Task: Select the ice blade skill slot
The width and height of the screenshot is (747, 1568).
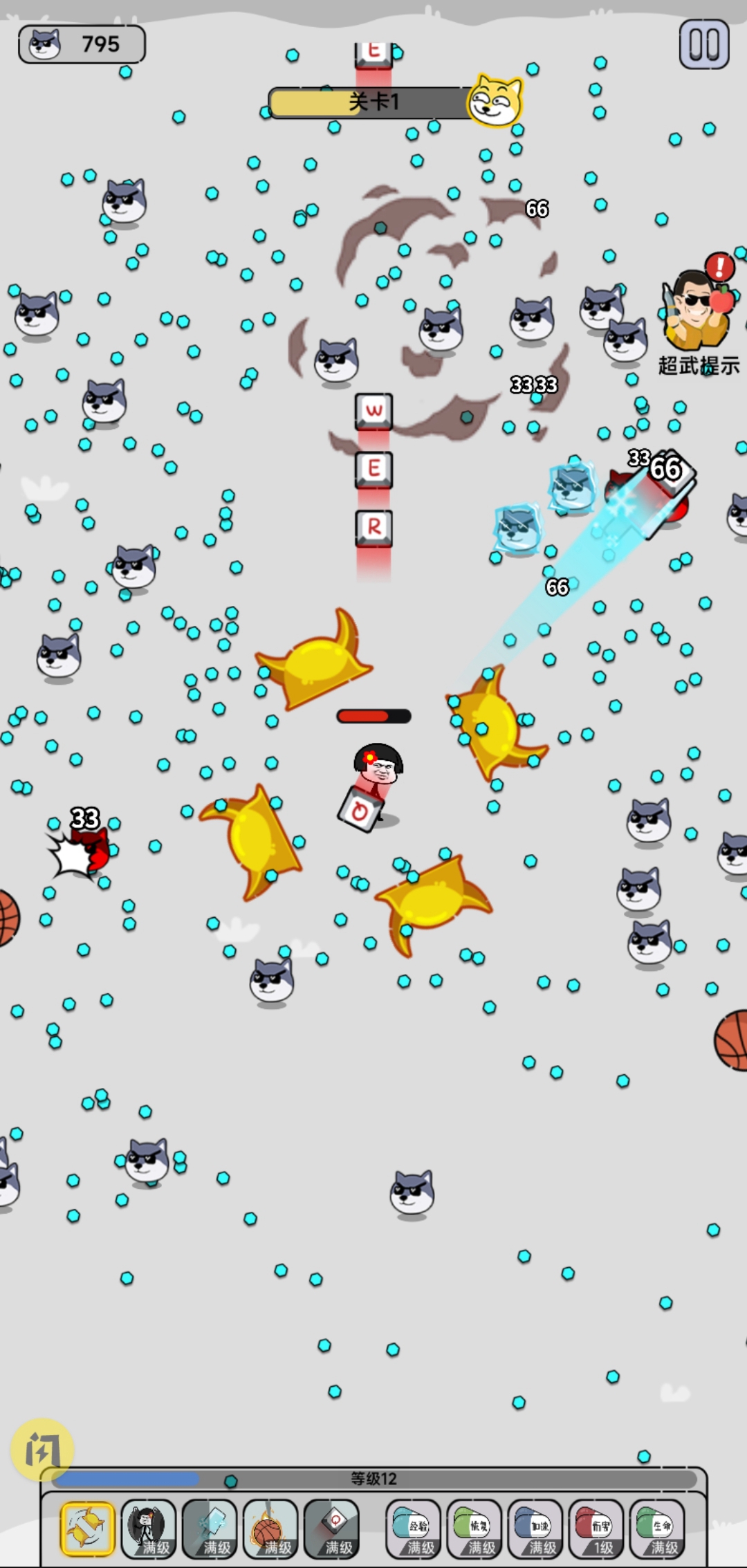Action: pyautogui.click(x=210, y=1529)
